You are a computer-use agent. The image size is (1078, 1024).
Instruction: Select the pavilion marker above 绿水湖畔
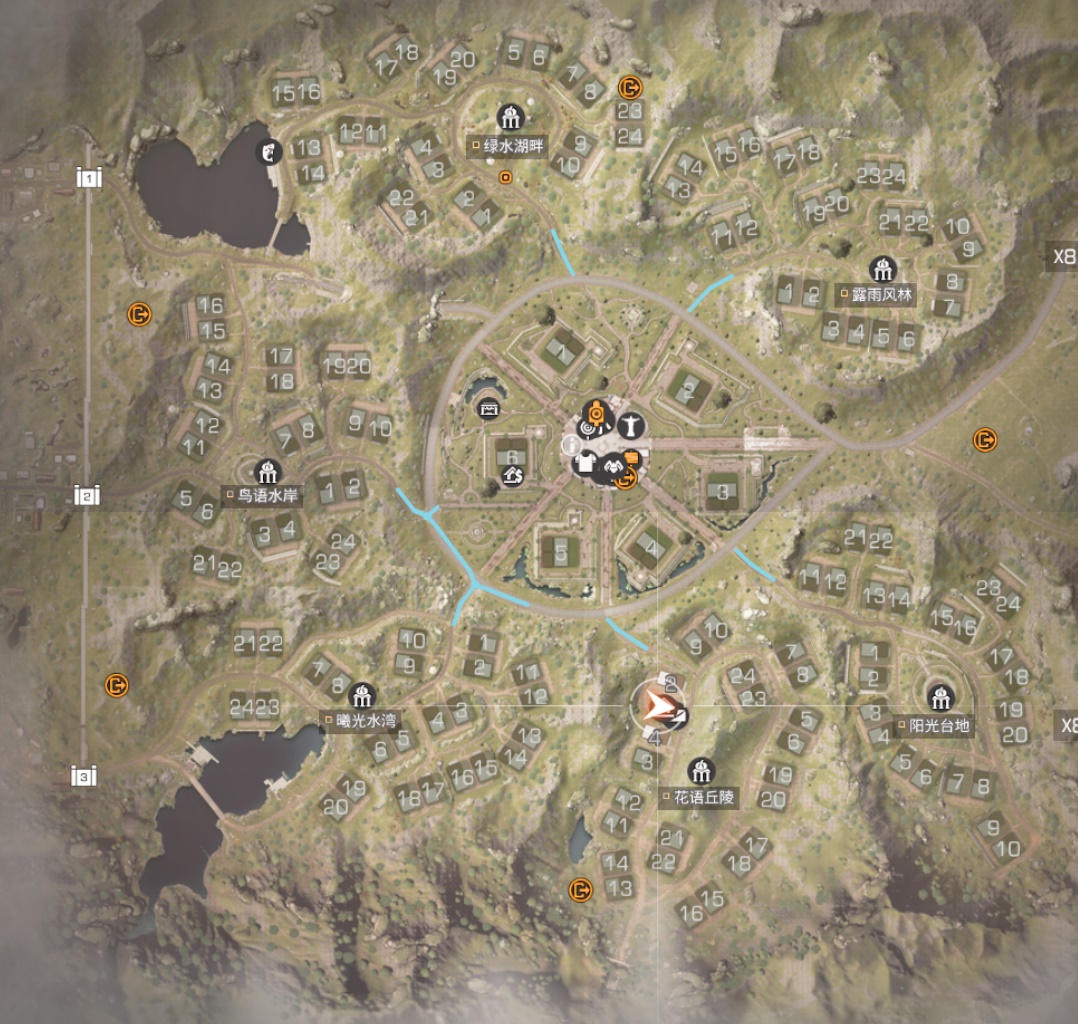(510, 118)
